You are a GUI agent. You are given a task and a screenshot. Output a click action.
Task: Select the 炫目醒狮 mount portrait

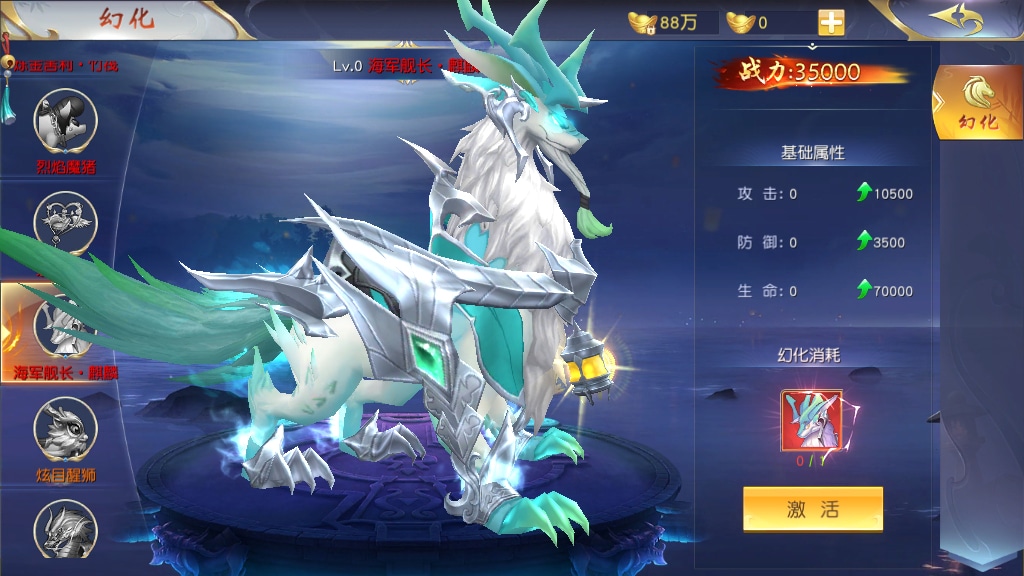pos(66,428)
